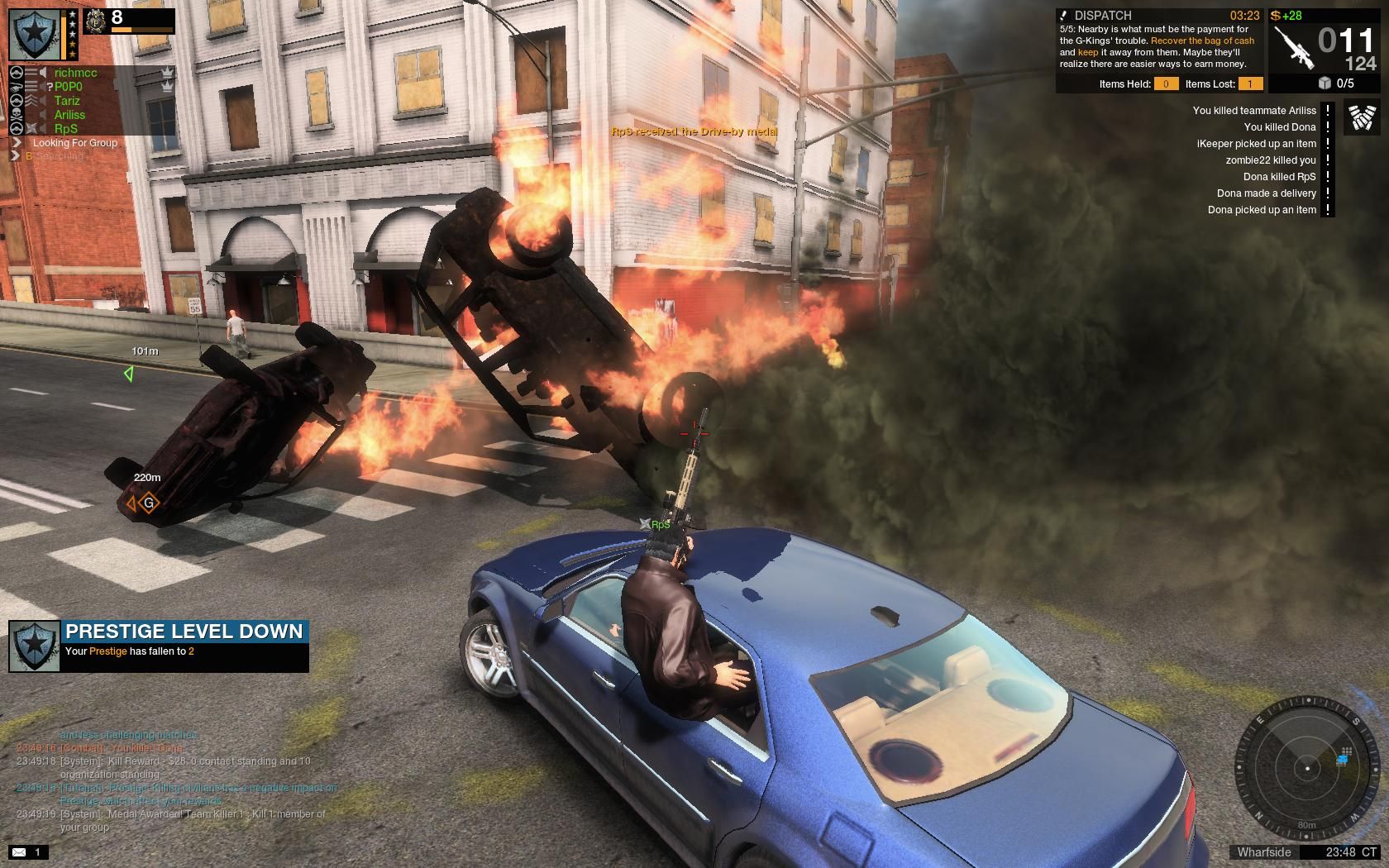Expand the Searching group entry

(15, 155)
